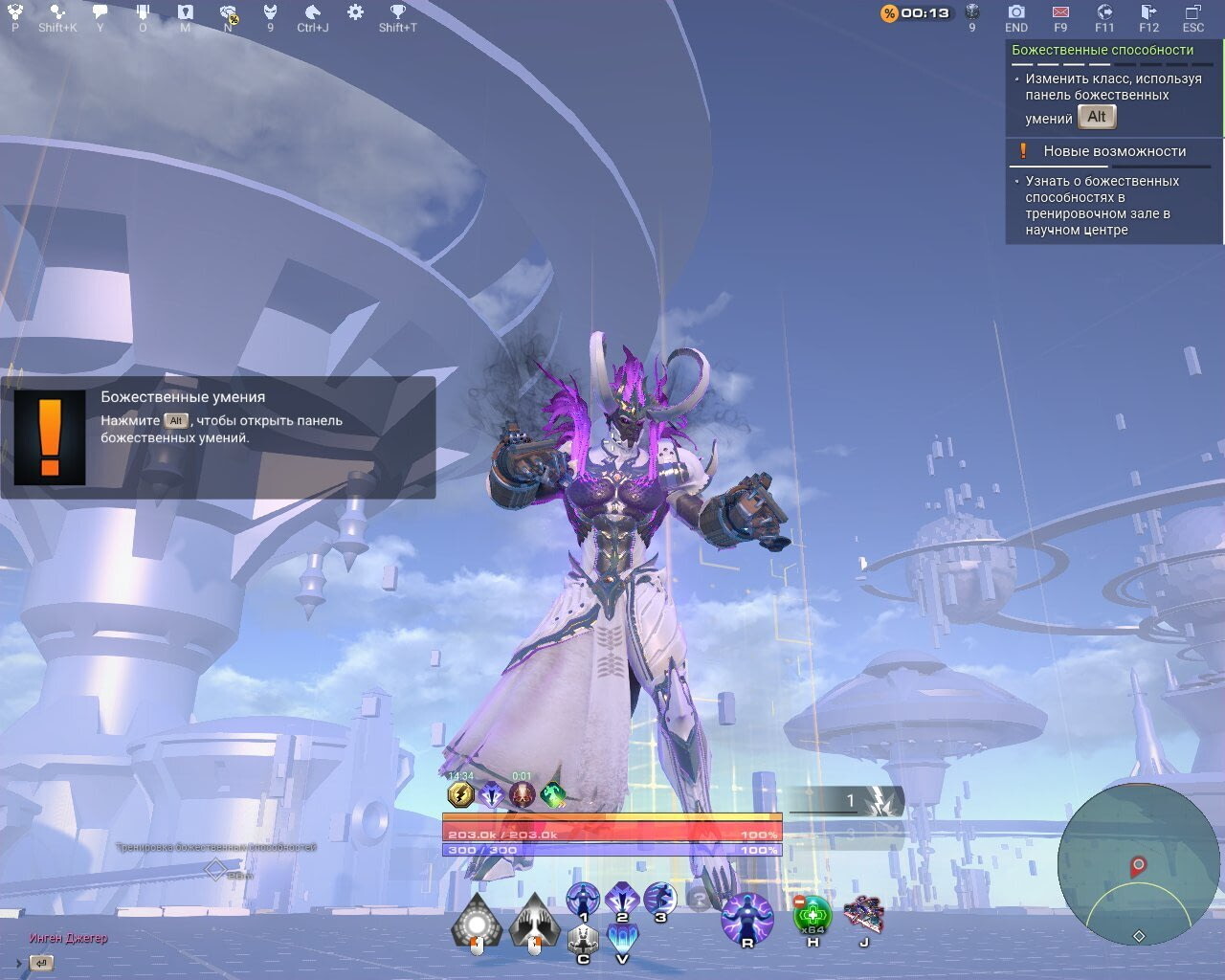Open the world map with the M icon
1225x980 pixels.
click(x=185, y=13)
